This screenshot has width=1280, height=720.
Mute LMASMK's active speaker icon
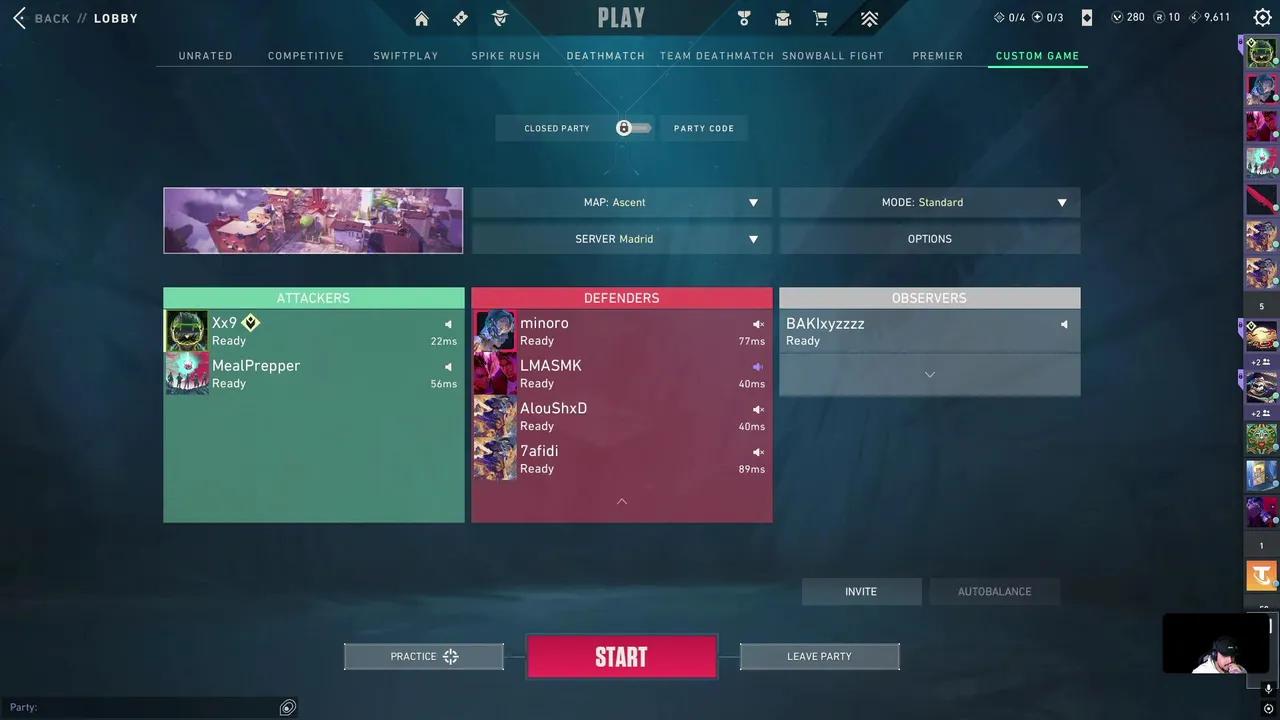point(757,366)
